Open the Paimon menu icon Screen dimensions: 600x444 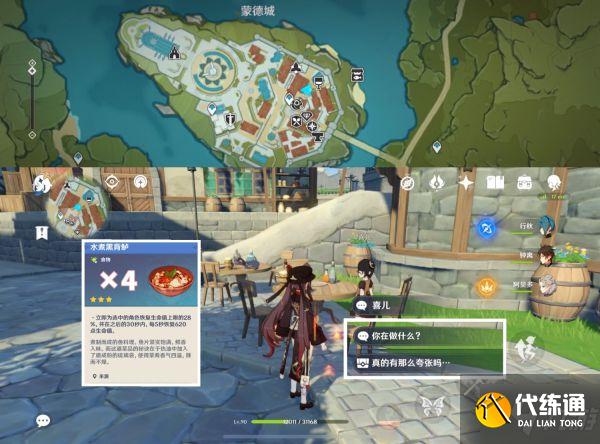(41, 183)
